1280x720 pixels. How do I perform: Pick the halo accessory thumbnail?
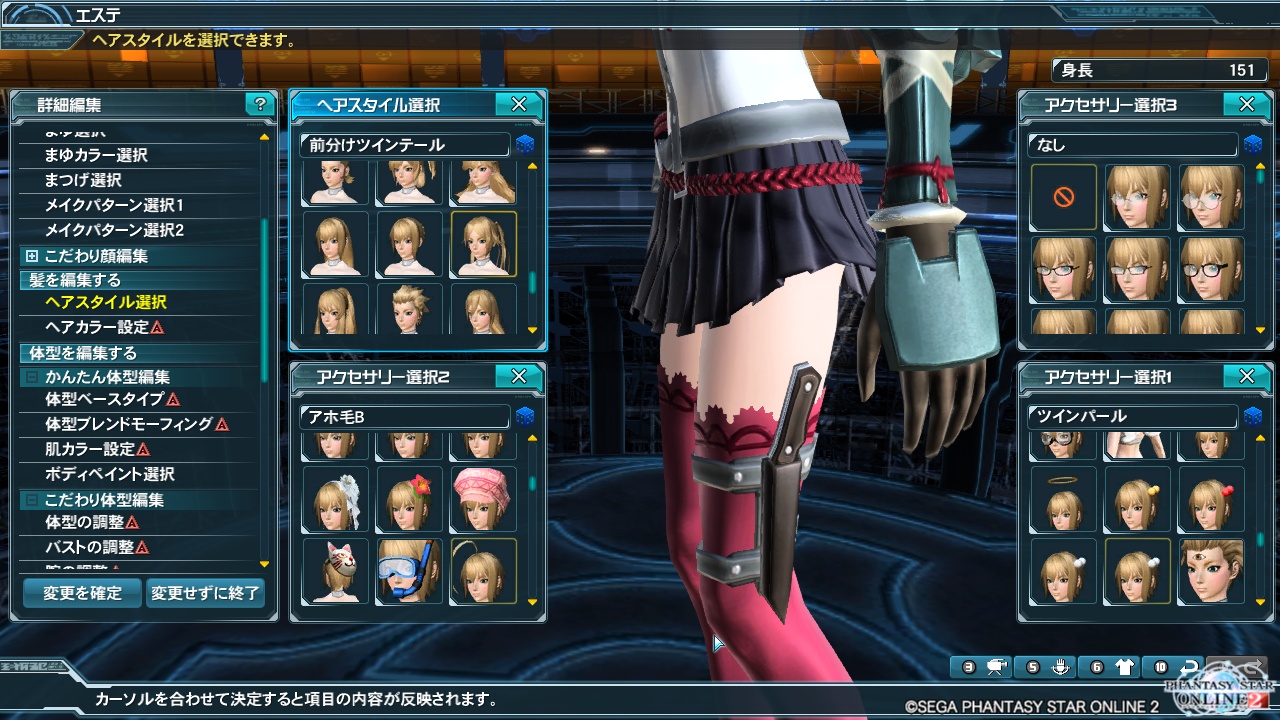pyautogui.click(x=1063, y=498)
